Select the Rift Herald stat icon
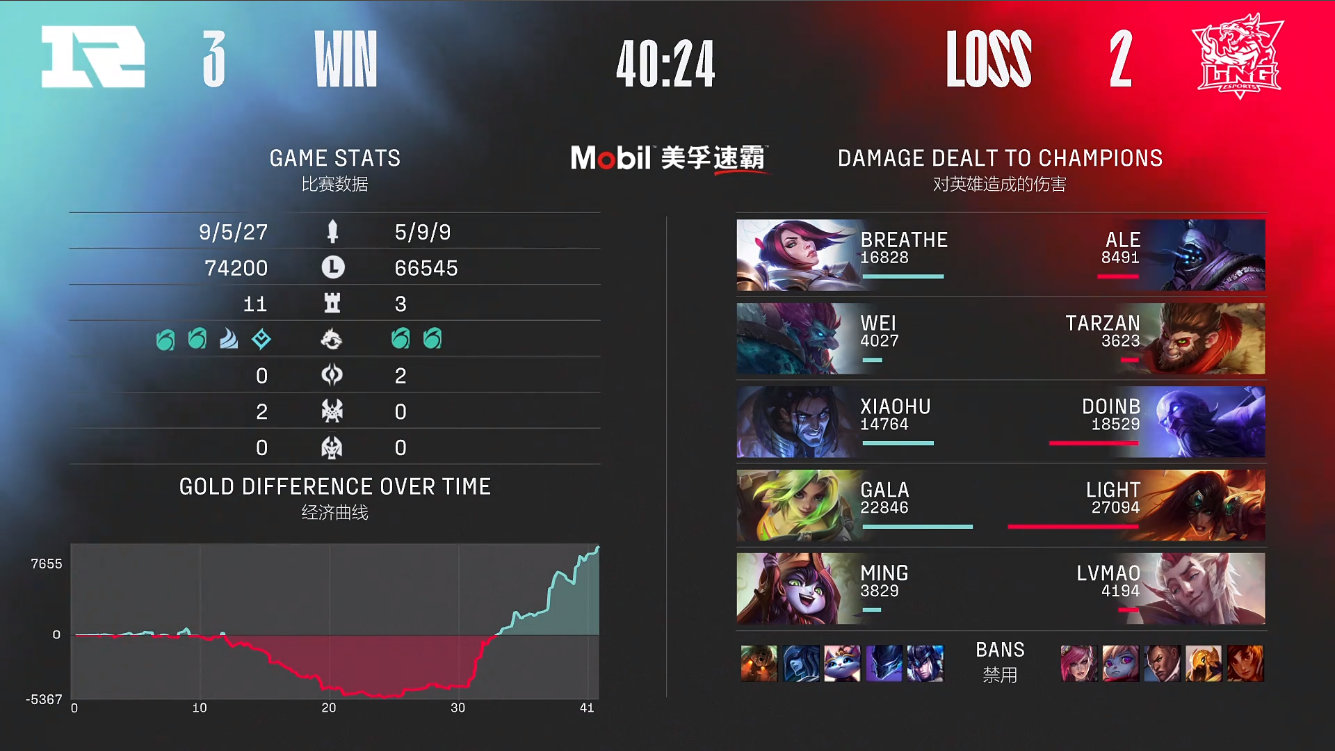The width and height of the screenshot is (1335, 751). pos(335,375)
